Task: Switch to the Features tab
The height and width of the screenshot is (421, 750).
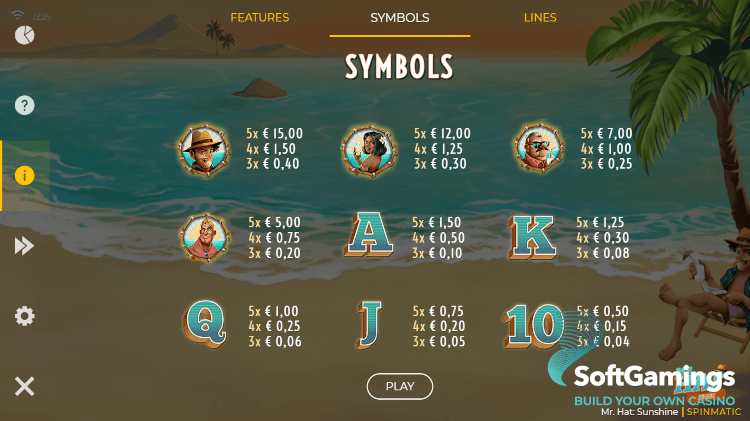Action: 260,18
